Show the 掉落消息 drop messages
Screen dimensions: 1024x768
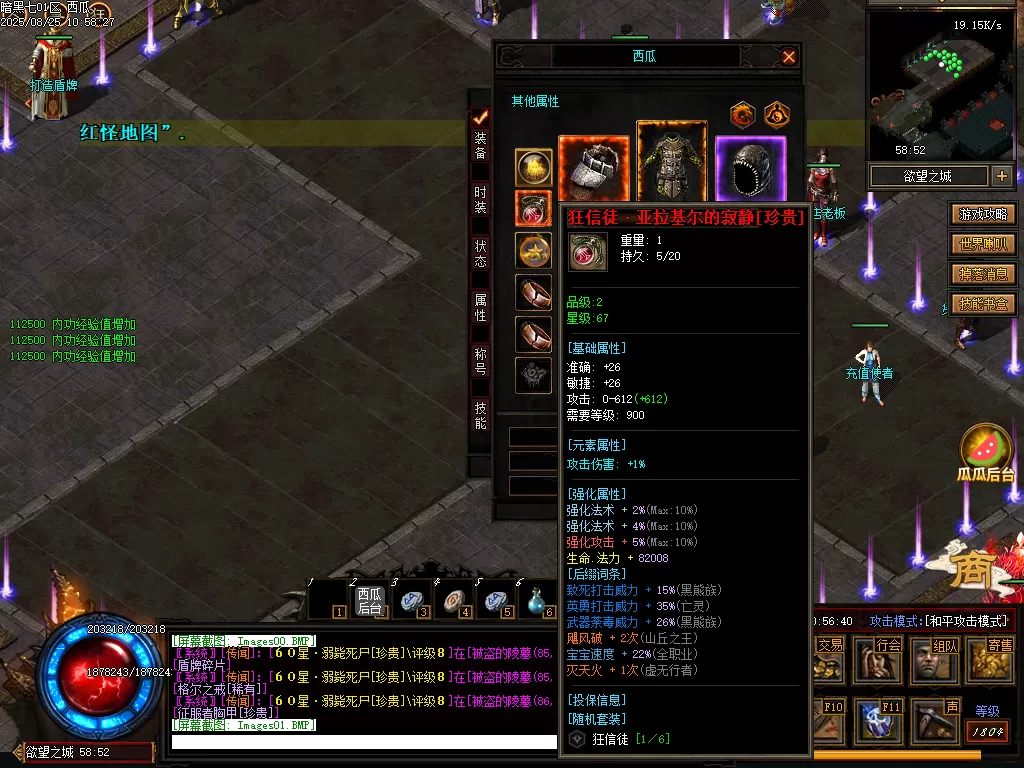(x=984, y=274)
